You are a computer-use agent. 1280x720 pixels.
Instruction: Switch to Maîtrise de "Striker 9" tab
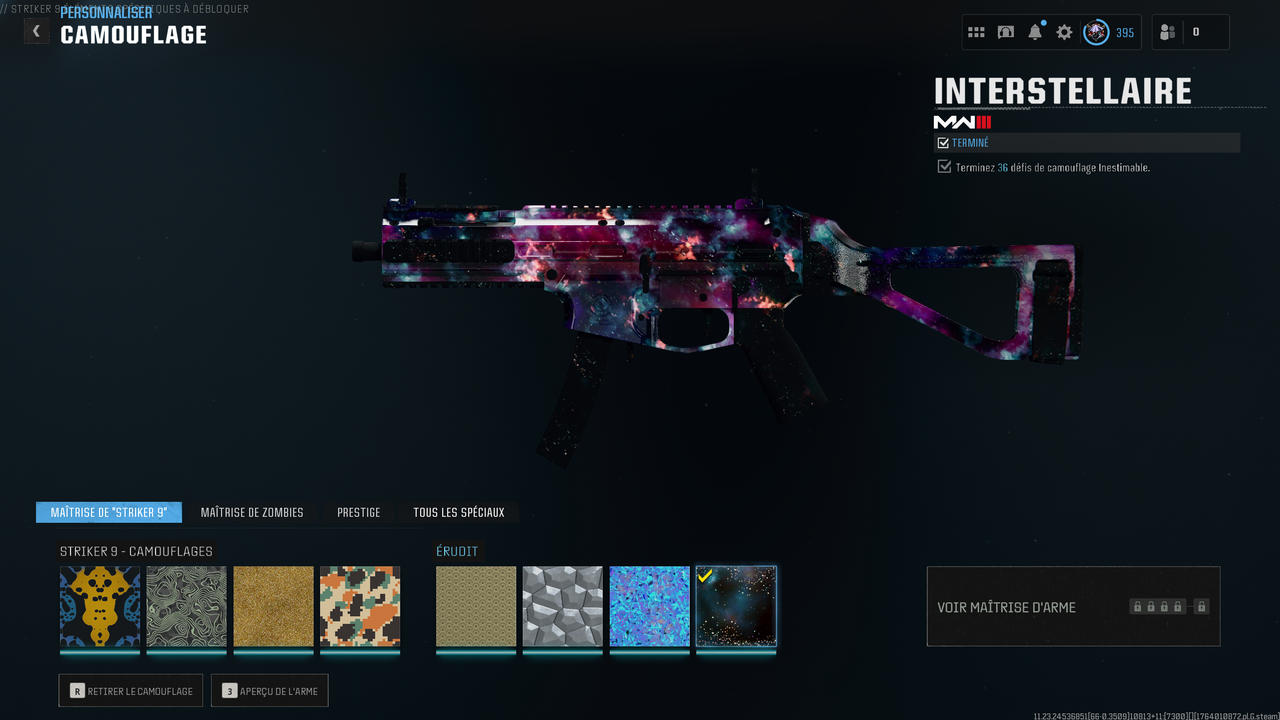click(109, 512)
